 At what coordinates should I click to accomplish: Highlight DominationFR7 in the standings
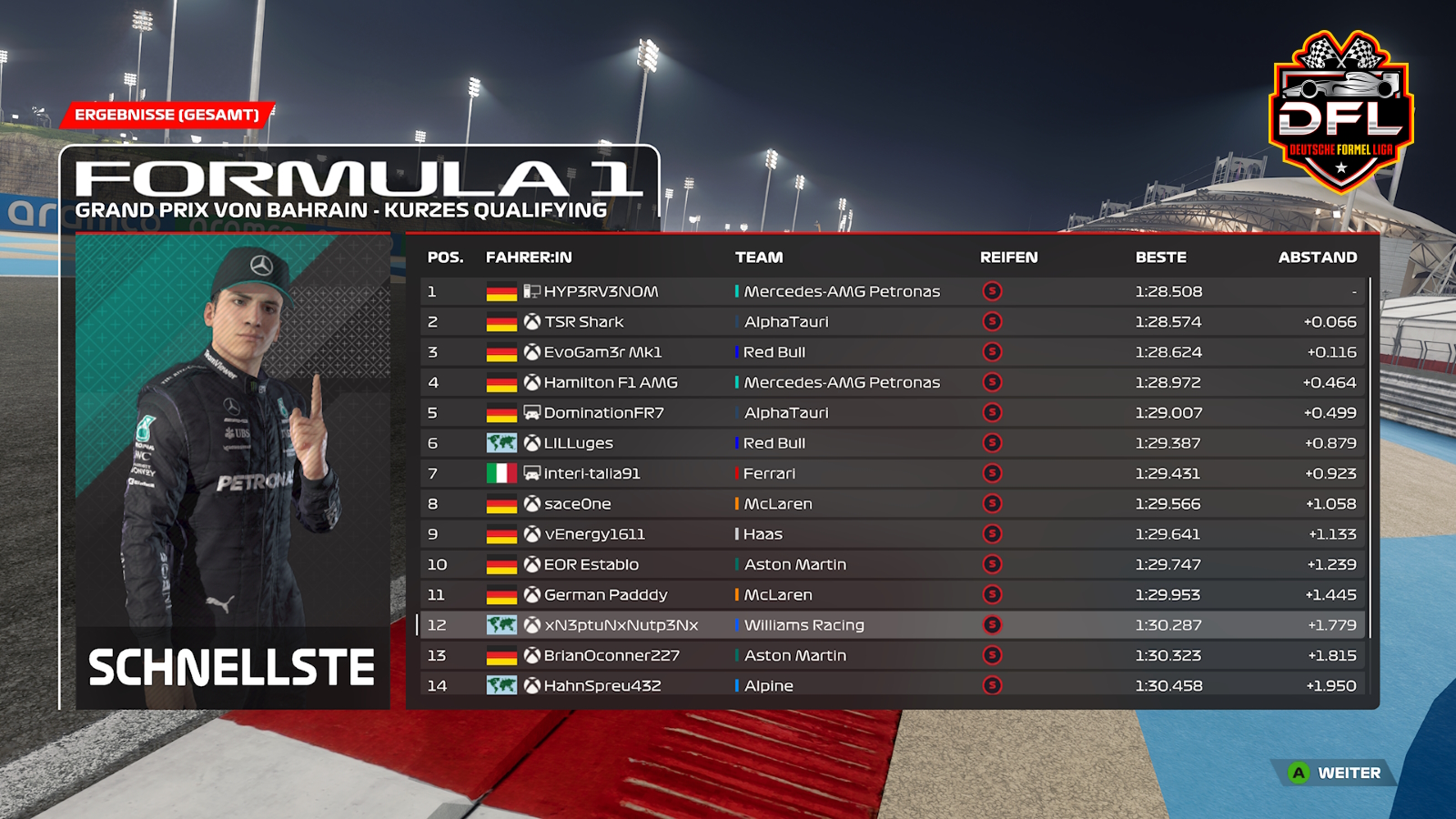click(603, 413)
